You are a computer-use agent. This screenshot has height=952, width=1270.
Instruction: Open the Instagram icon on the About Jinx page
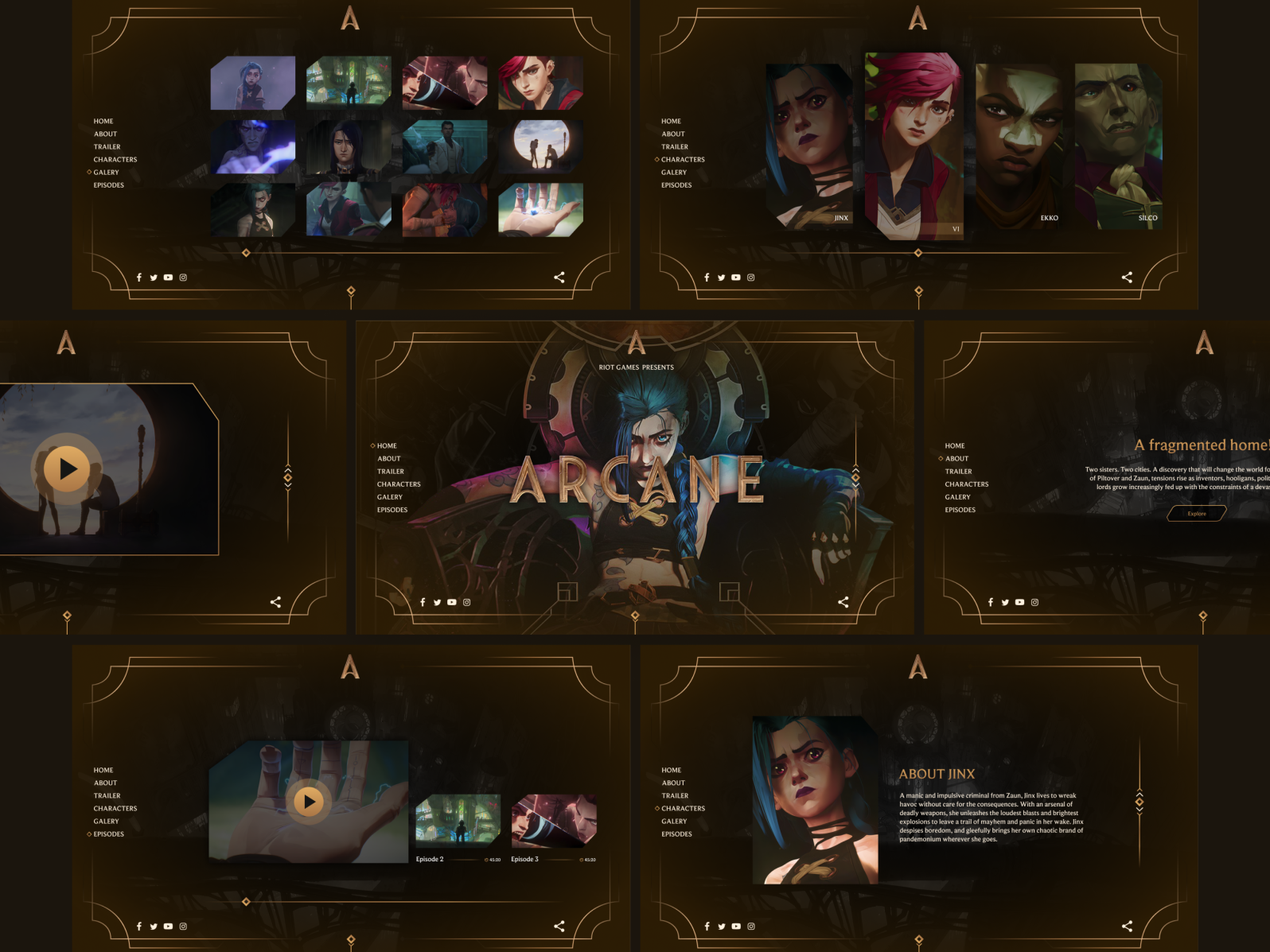pos(750,926)
